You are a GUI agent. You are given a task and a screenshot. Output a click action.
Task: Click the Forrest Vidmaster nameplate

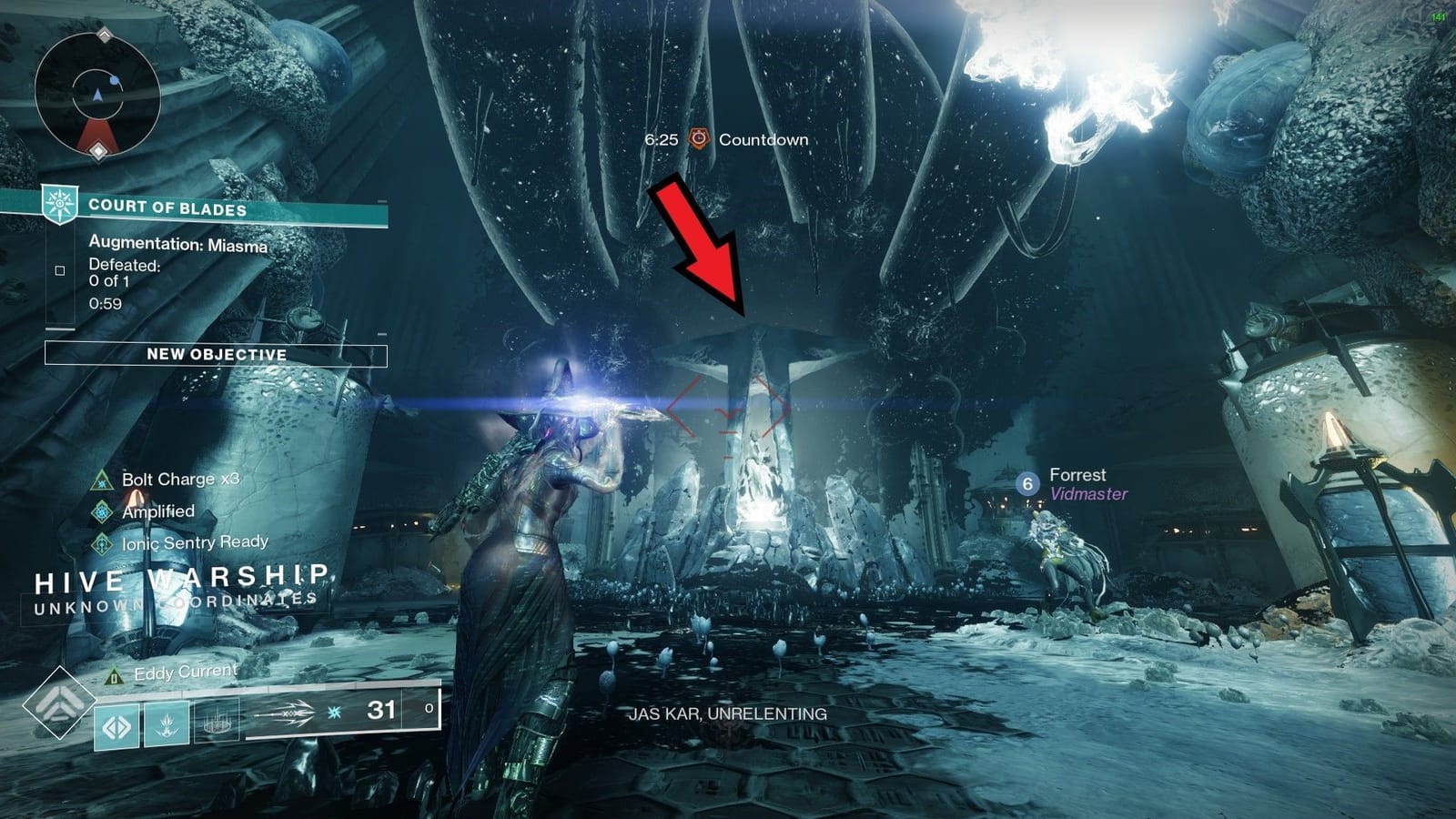pos(1088,482)
